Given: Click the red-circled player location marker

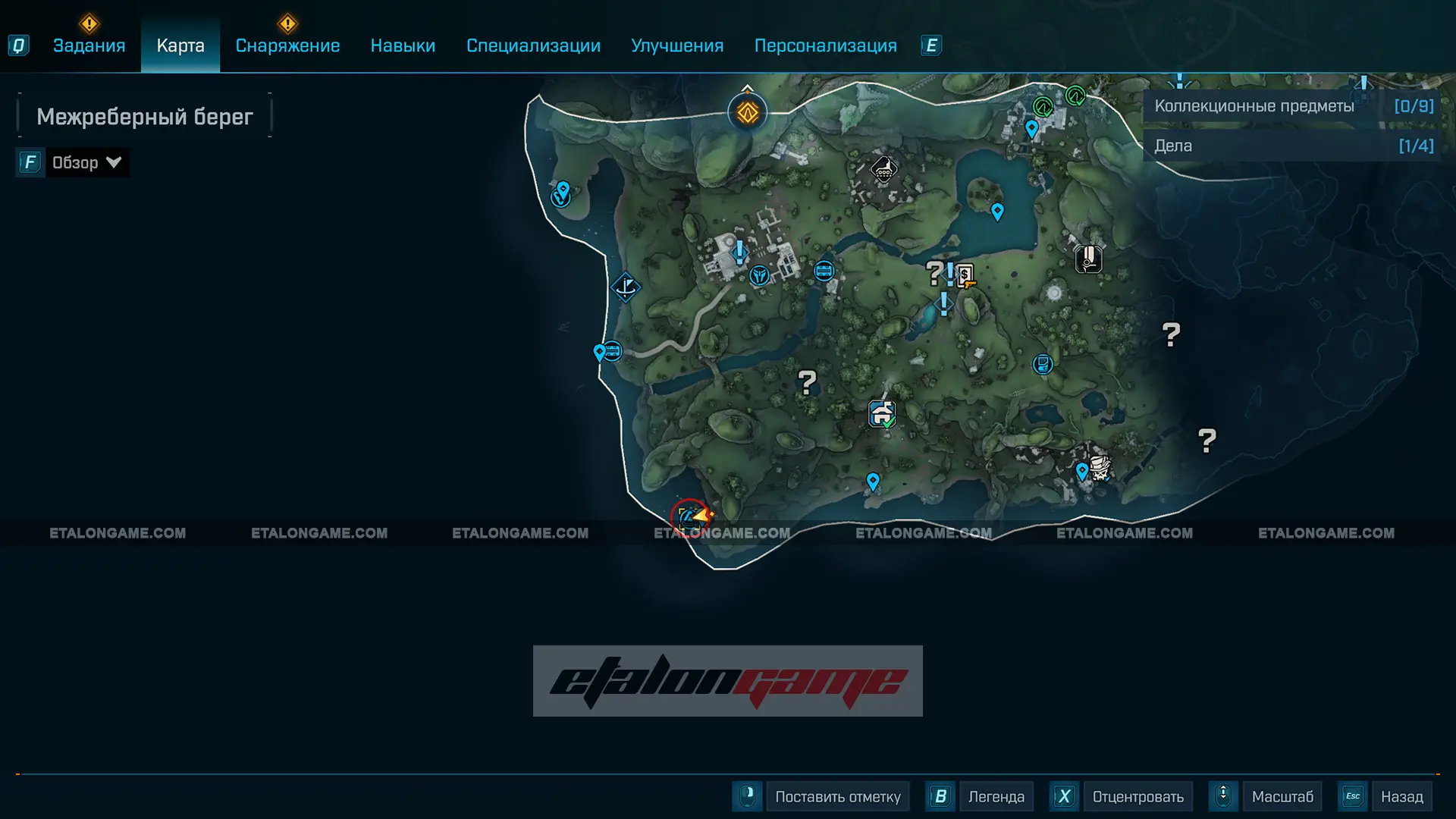Looking at the screenshot, I should point(691,518).
